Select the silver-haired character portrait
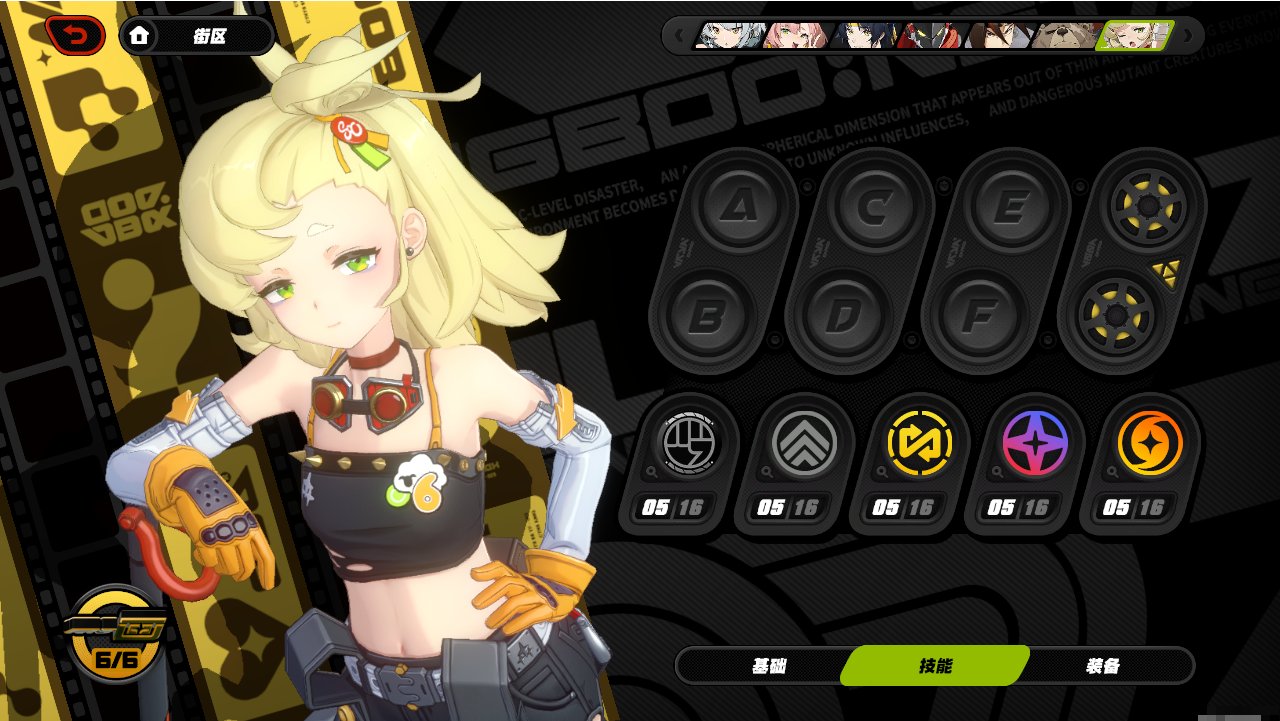 pos(731,36)
